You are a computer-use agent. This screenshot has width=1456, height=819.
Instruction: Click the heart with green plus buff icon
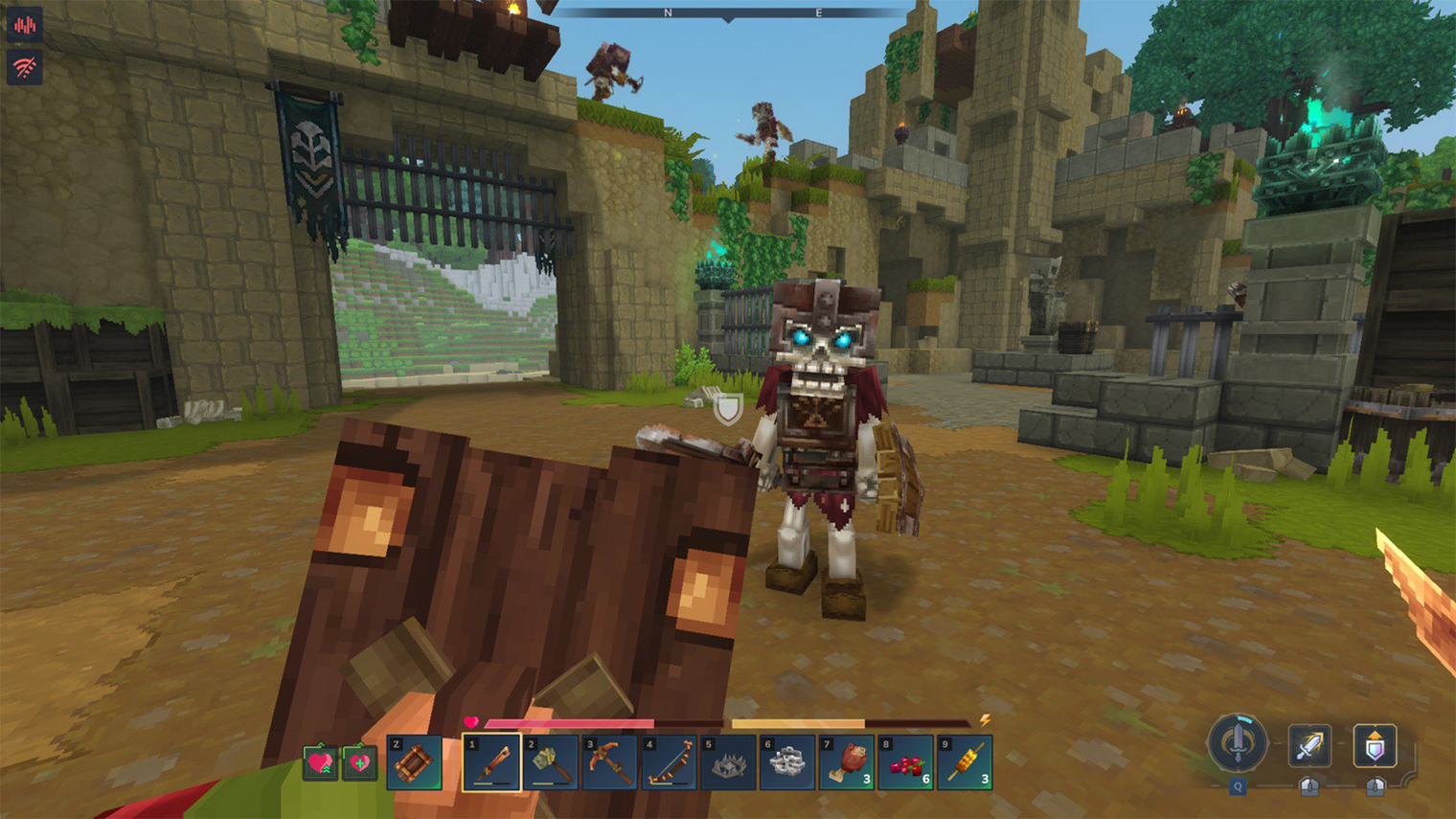click(359, 763)
